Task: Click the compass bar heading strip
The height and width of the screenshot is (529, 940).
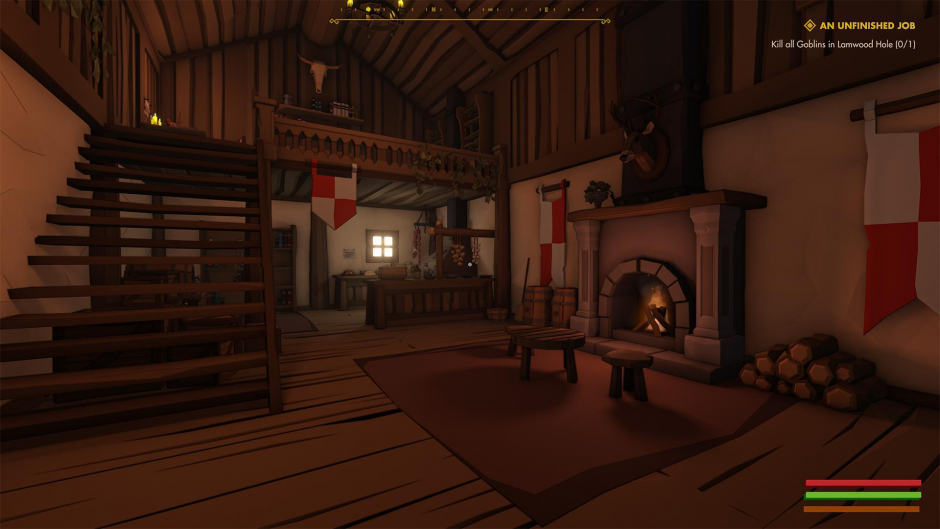Action: 468,11
